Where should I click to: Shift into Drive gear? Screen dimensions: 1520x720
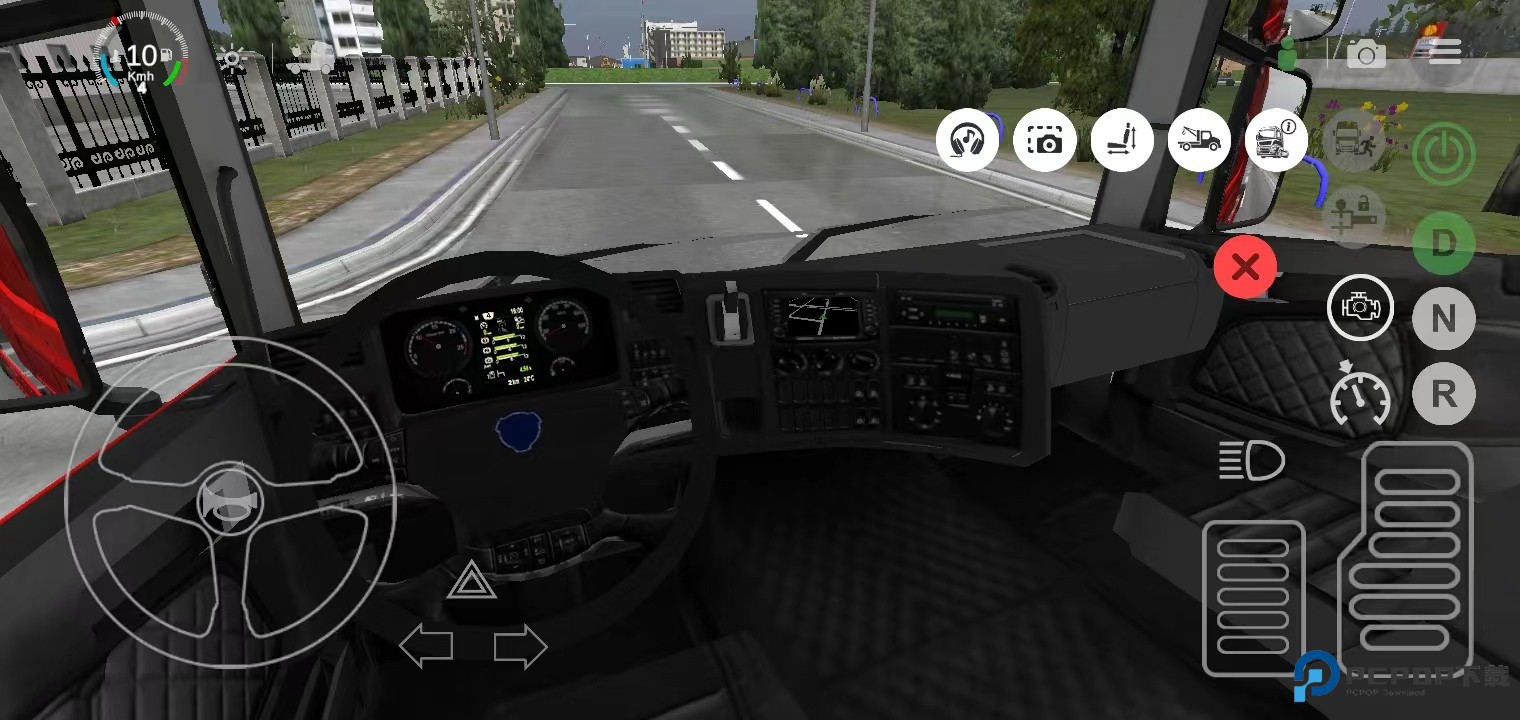coord(1443,243)
